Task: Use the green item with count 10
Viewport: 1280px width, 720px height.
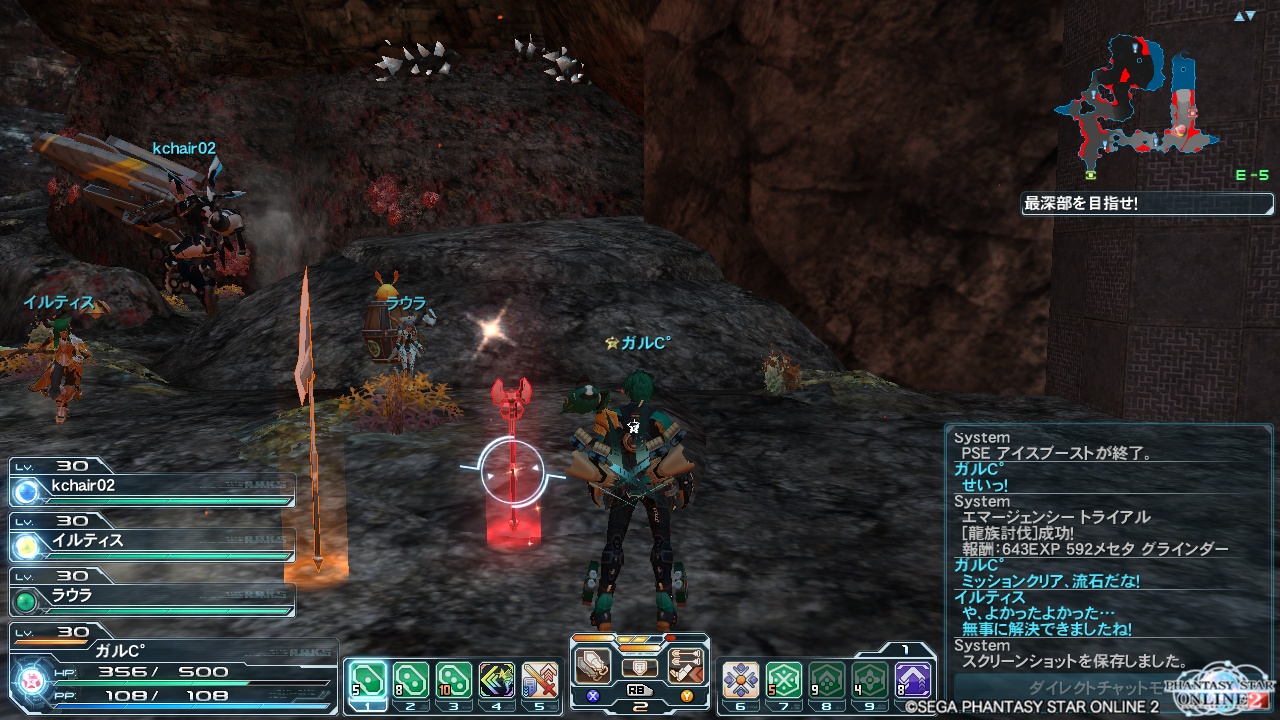Action: coord(453,680)
